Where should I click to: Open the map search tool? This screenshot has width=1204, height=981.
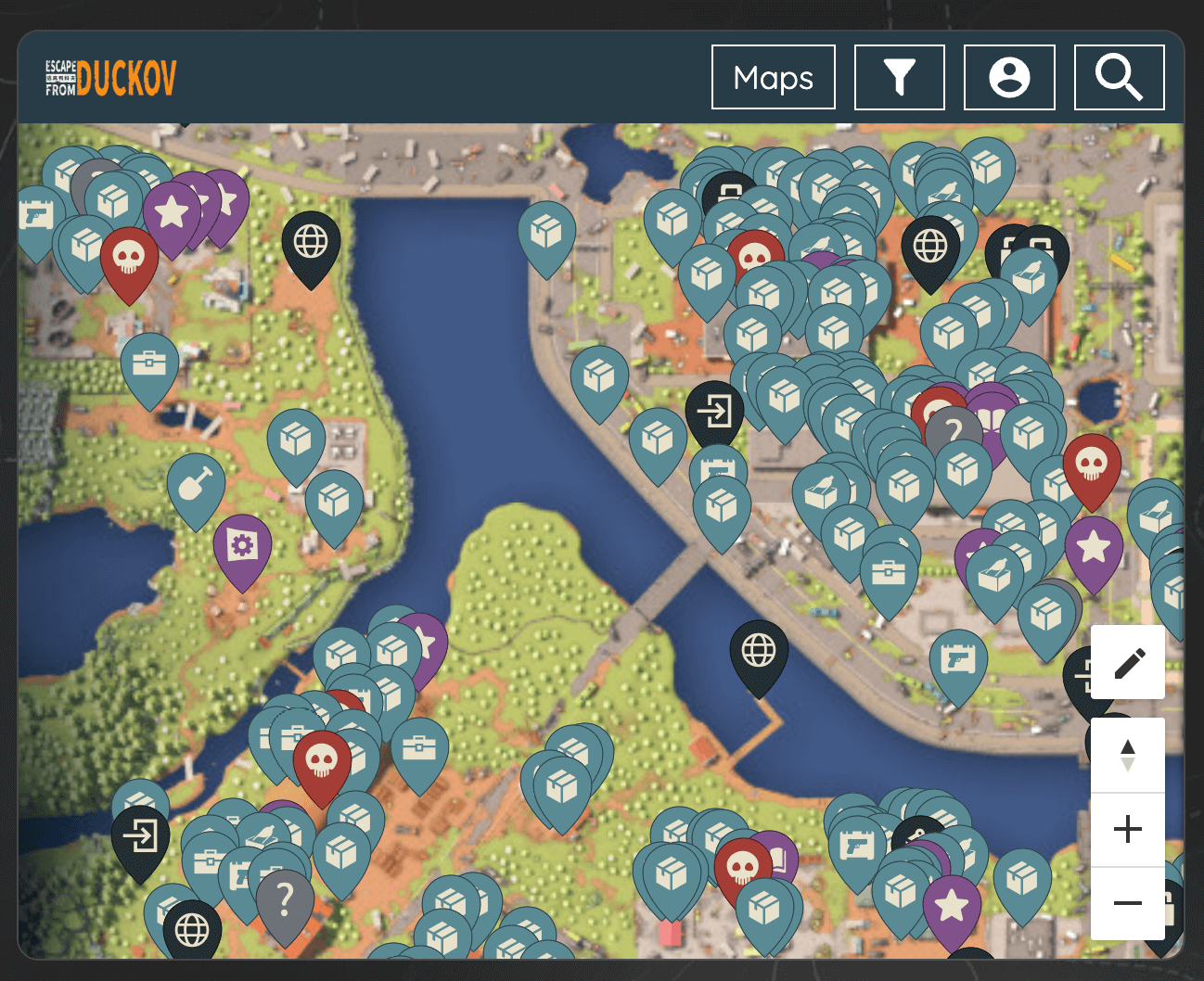[1119, 78]
